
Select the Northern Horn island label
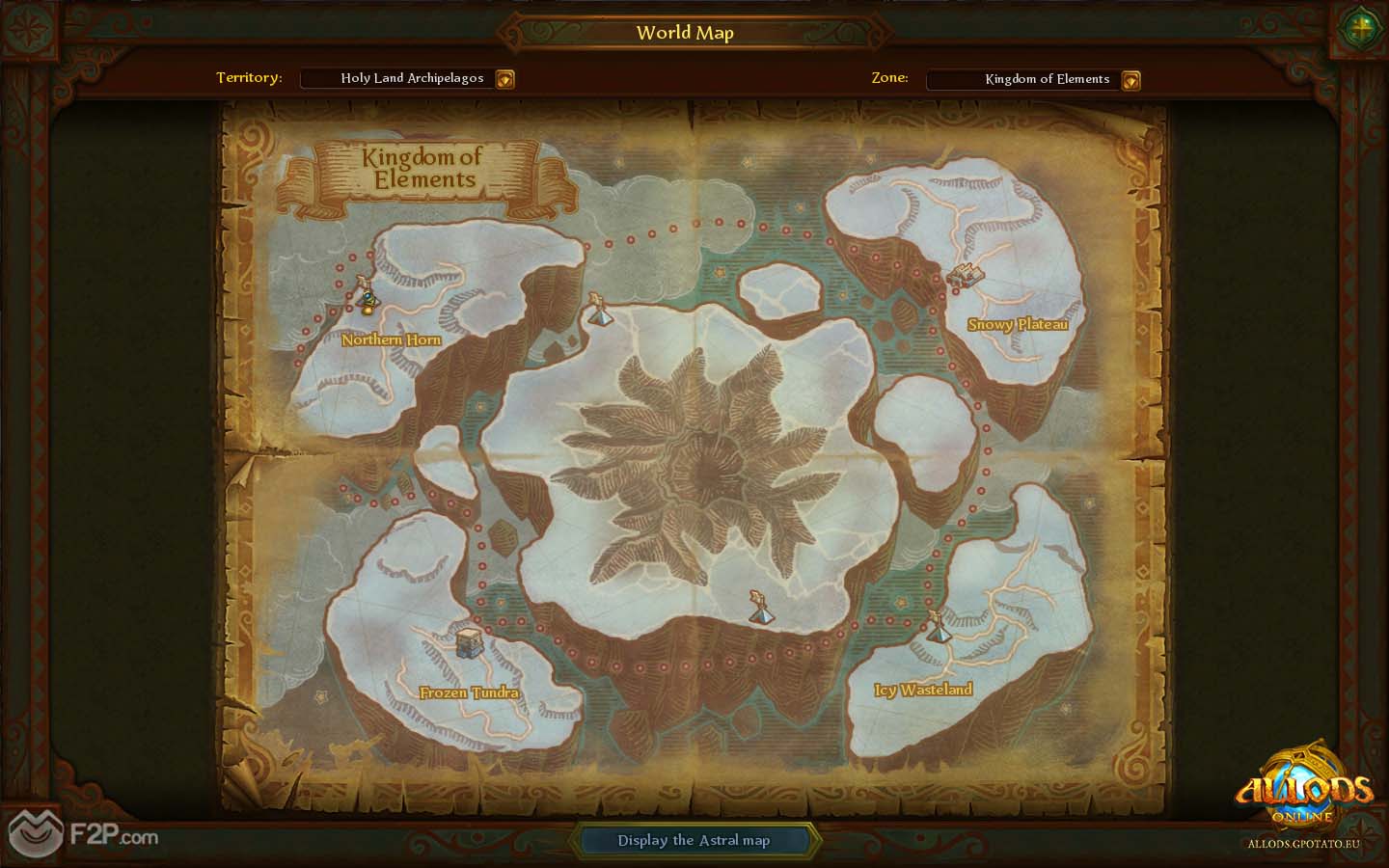tap(391, 339)
